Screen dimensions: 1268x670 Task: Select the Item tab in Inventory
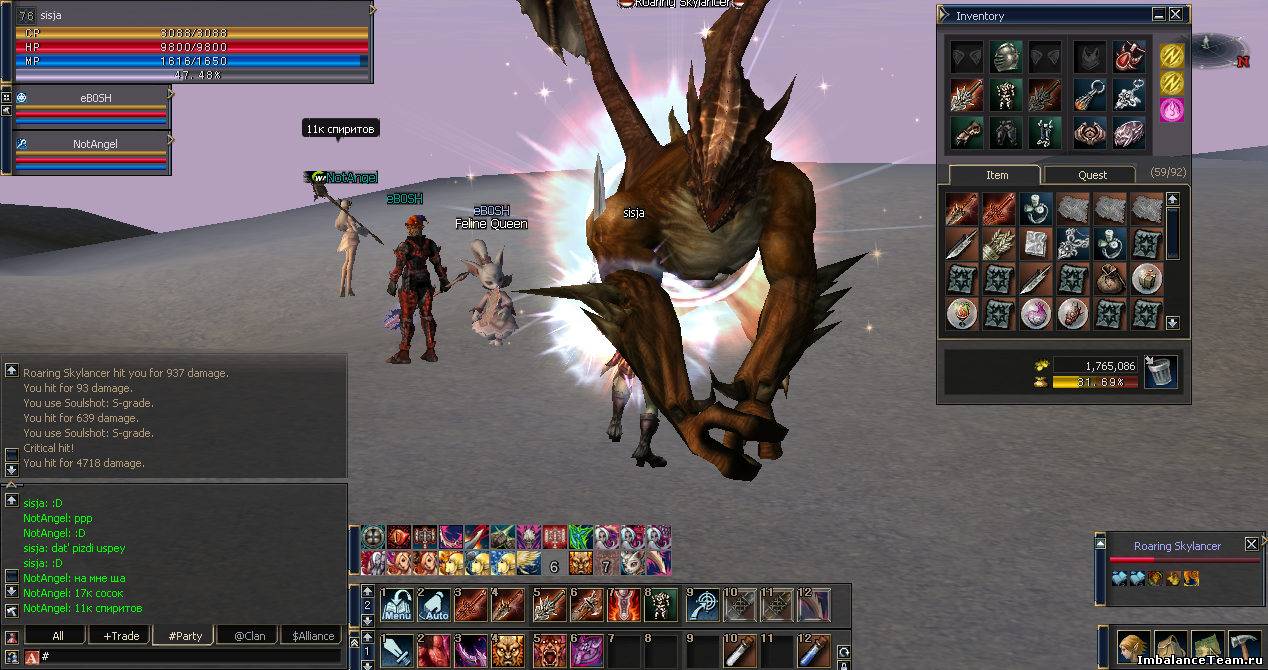(x=996, y=174)
